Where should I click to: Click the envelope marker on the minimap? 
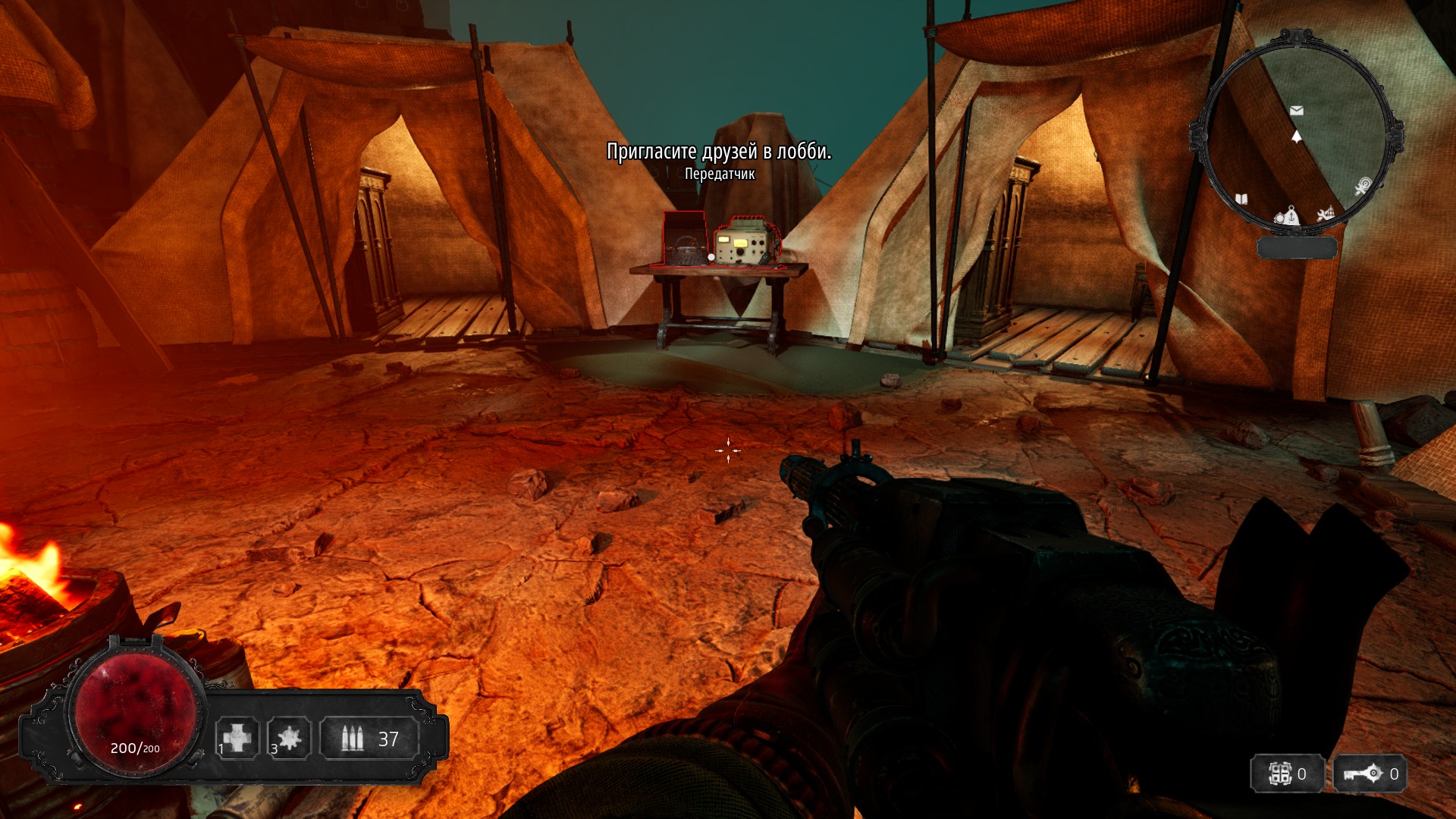(x=1297, y=111)
